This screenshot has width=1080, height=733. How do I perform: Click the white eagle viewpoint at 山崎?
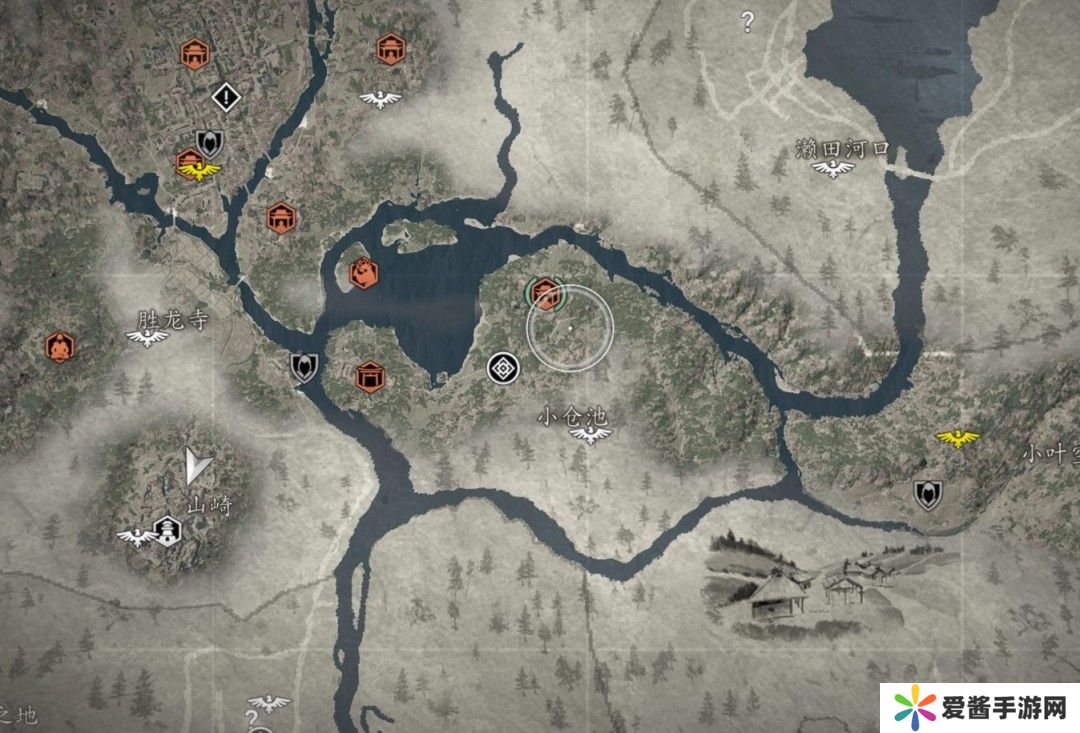(x=134, y=537)
